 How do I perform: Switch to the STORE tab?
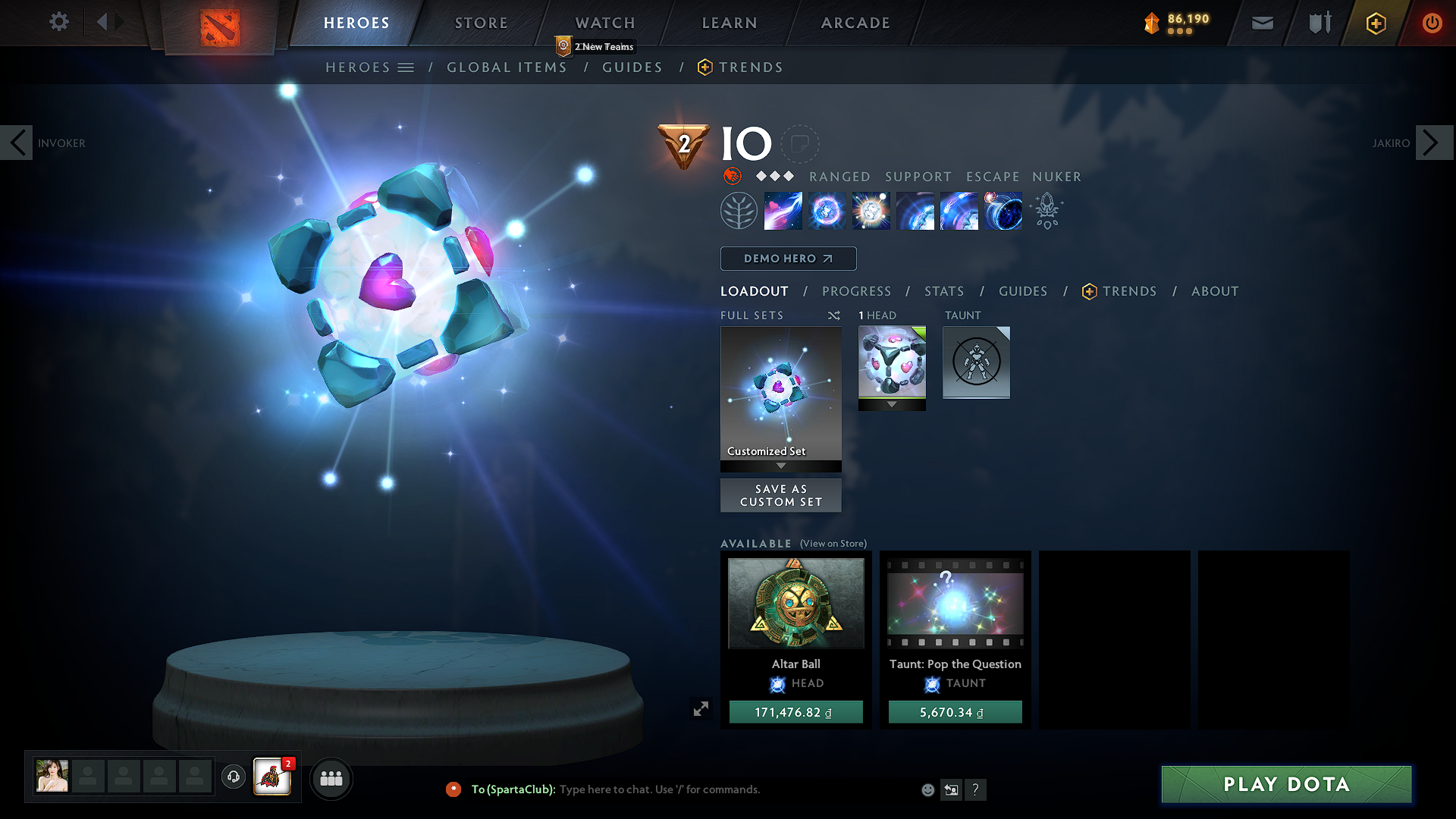pyautogui.click(x=480, y=23)
